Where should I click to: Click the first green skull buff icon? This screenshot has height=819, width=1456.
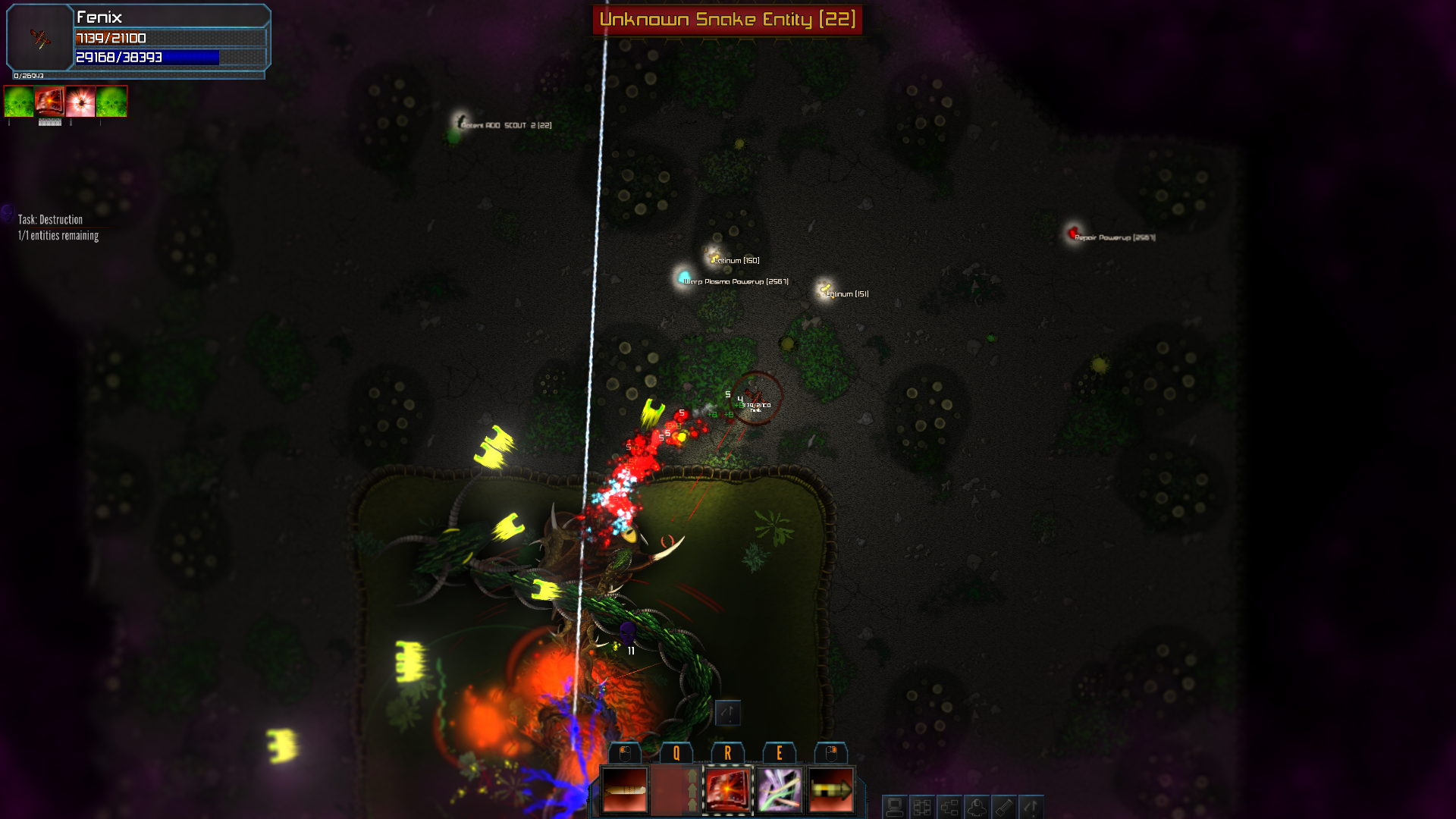(17, 101)
